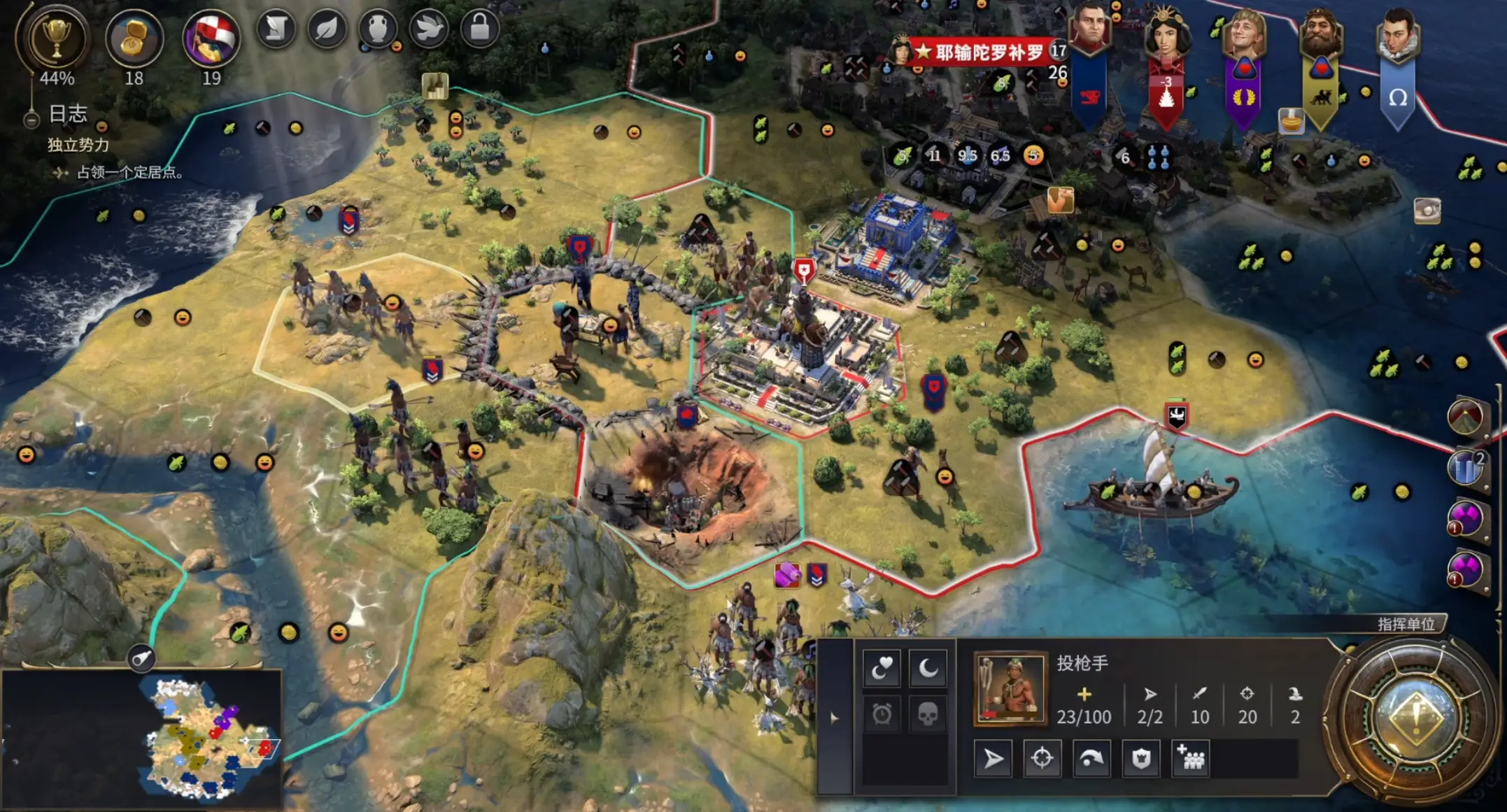This screenshot has width=1507, height=812.
Task: Open the vase icon in the top bar
Action: tap(378, 29)
